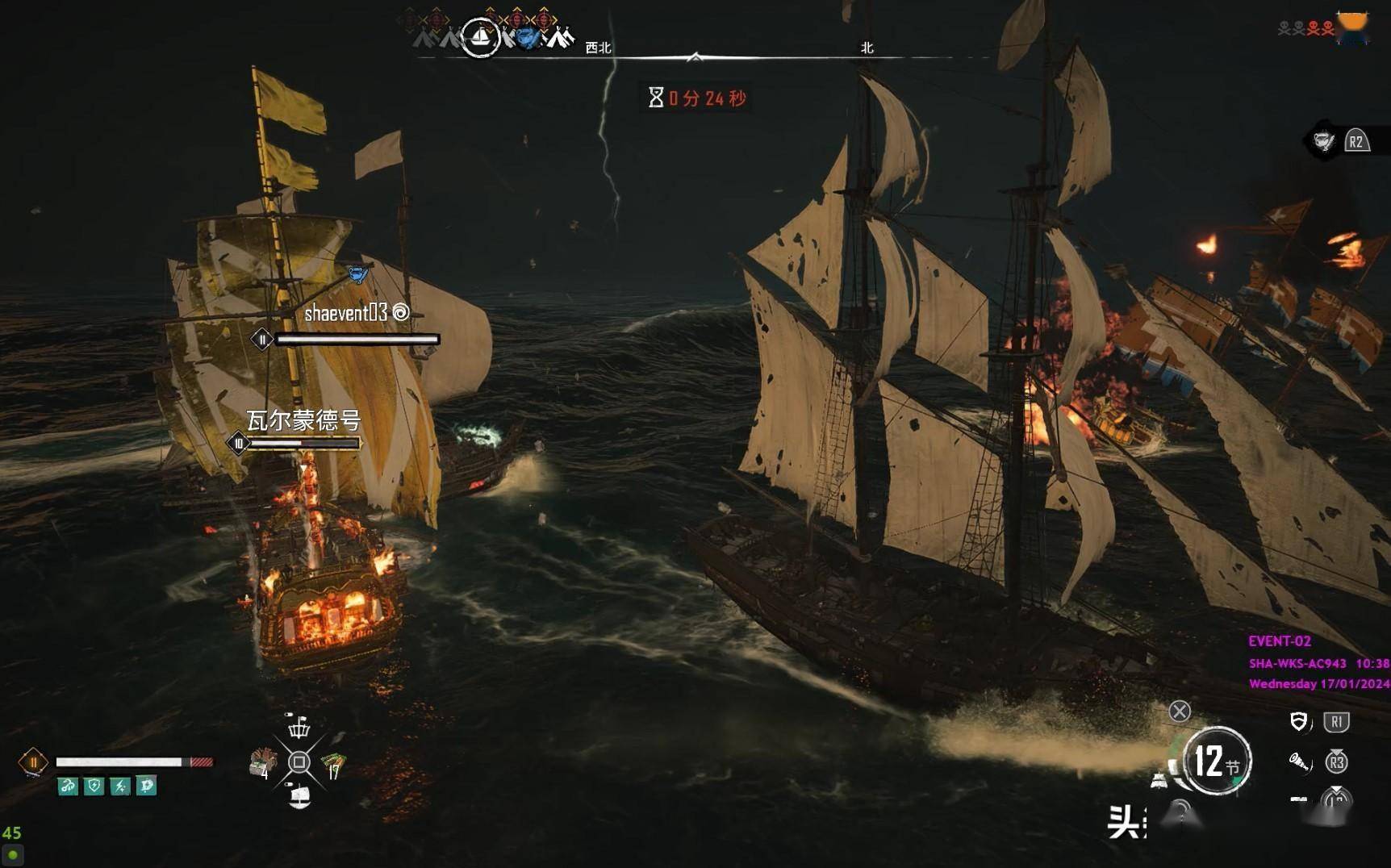Click the green recording indicator dot
Viewport: 1391px width, 868px height.
click(x=13, y=855)
